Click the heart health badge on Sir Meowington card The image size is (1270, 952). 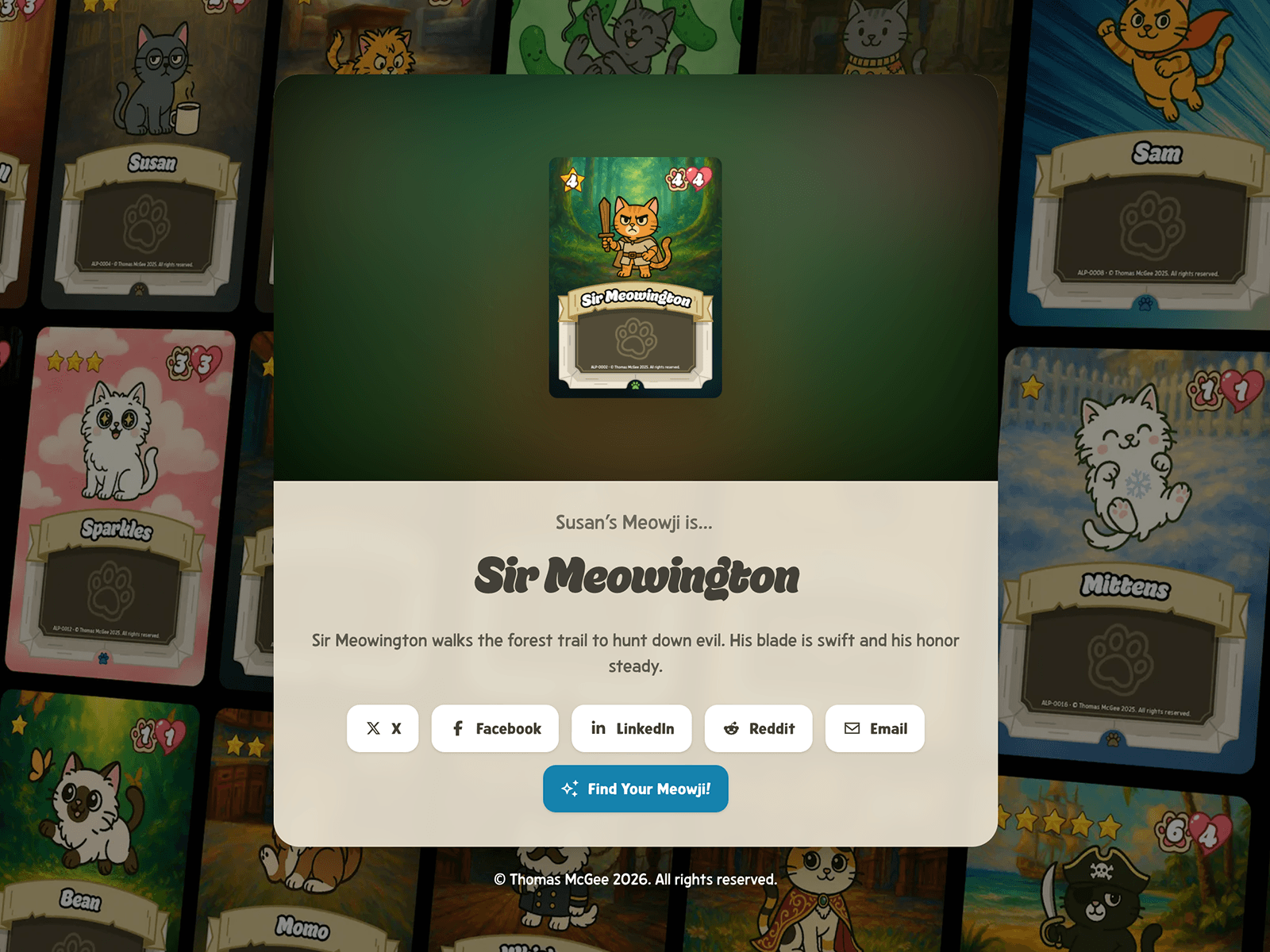[698, 179]
